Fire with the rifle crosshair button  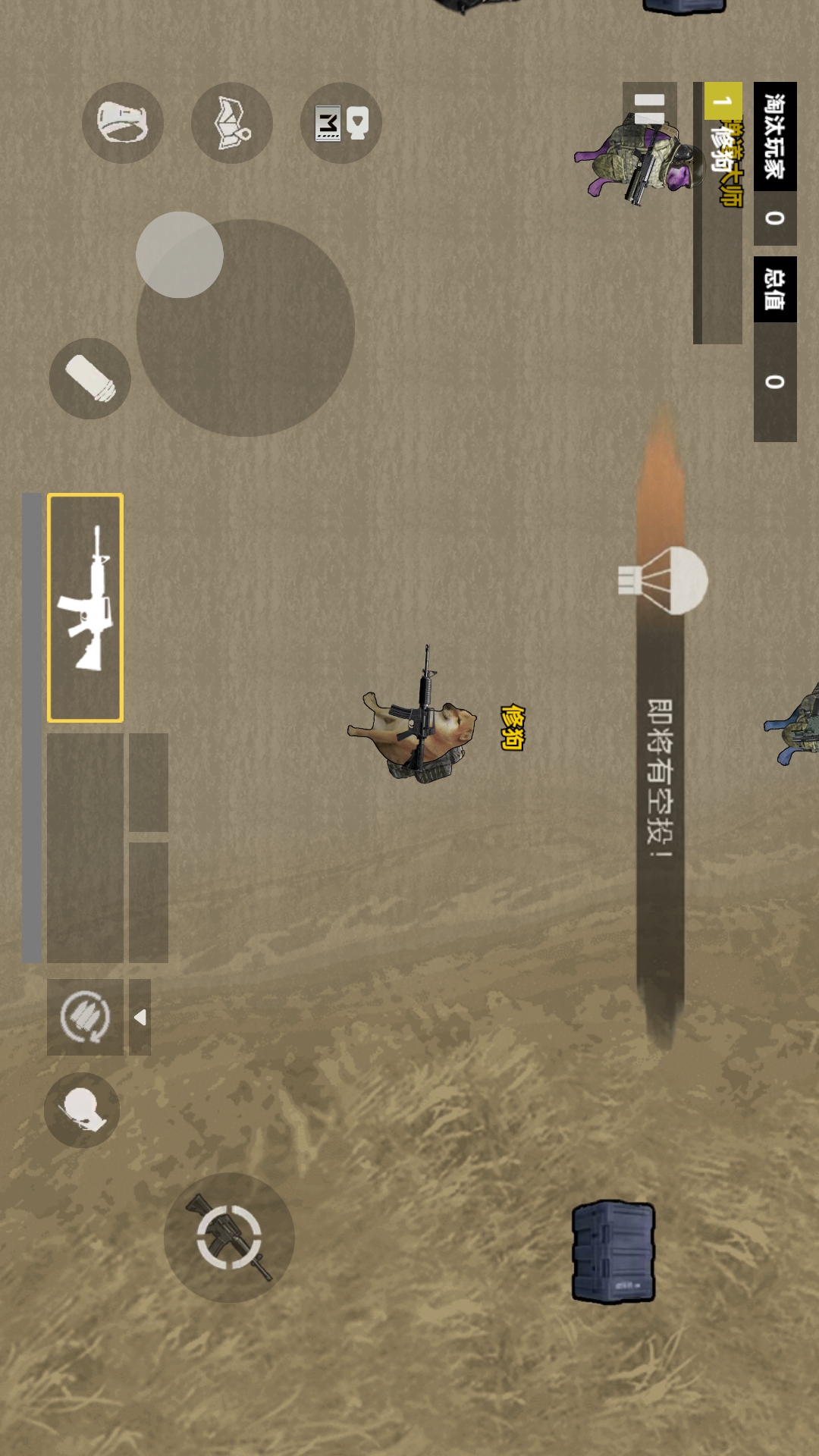pos(229,1238)
